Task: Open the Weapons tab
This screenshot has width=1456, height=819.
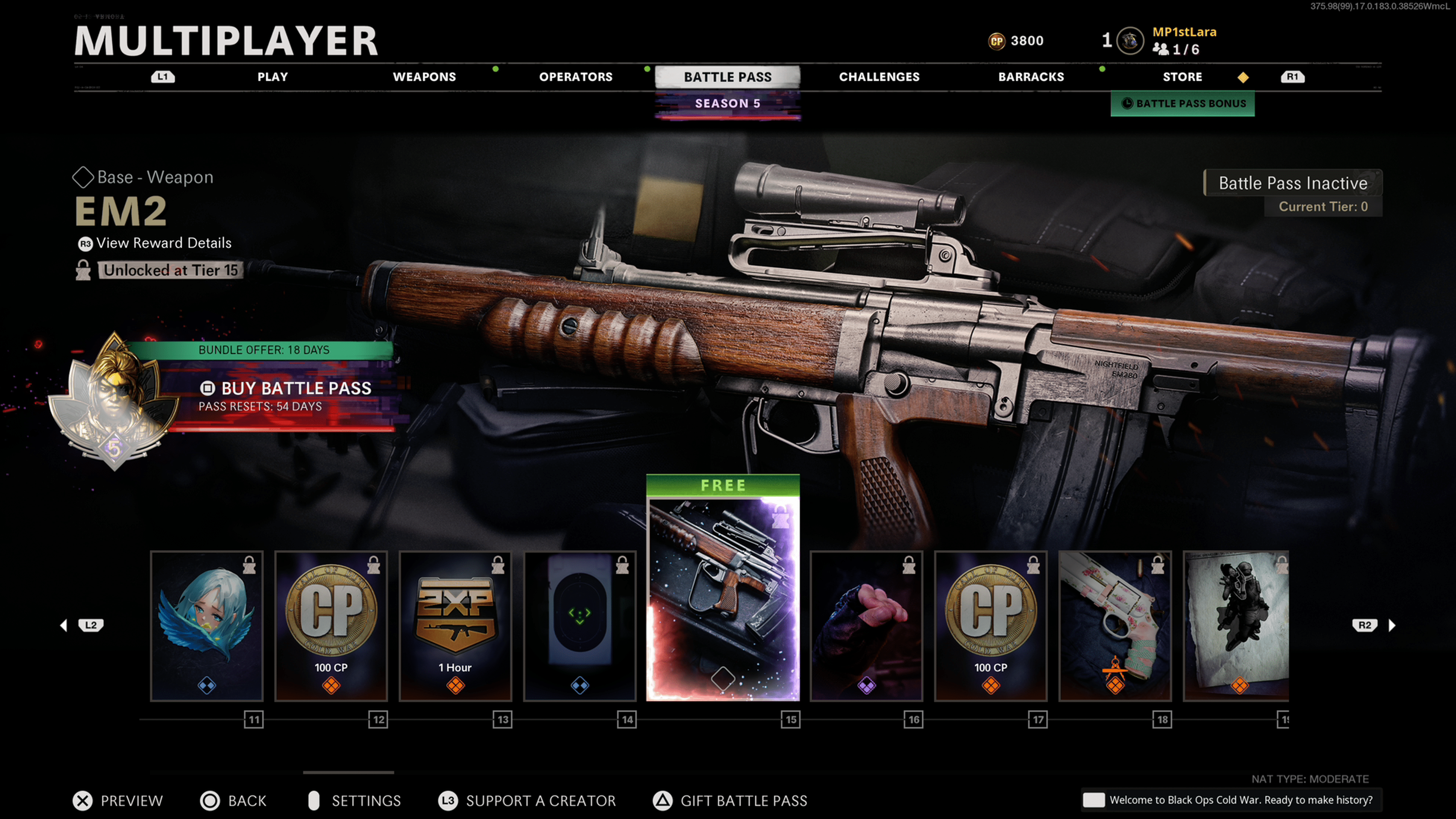Action: [424, 77]
